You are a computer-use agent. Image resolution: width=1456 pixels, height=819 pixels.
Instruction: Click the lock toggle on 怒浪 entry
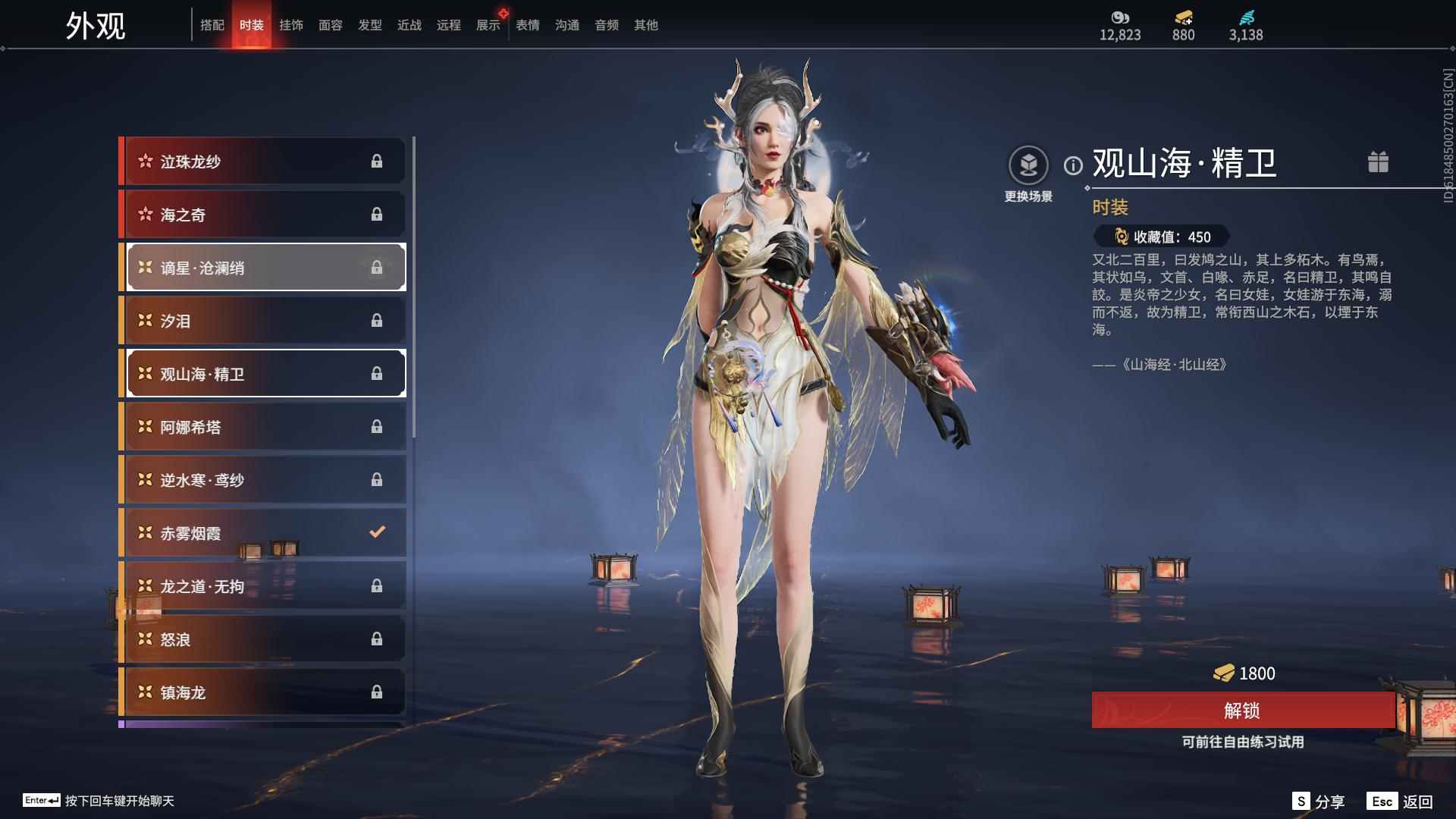(378, 639)
